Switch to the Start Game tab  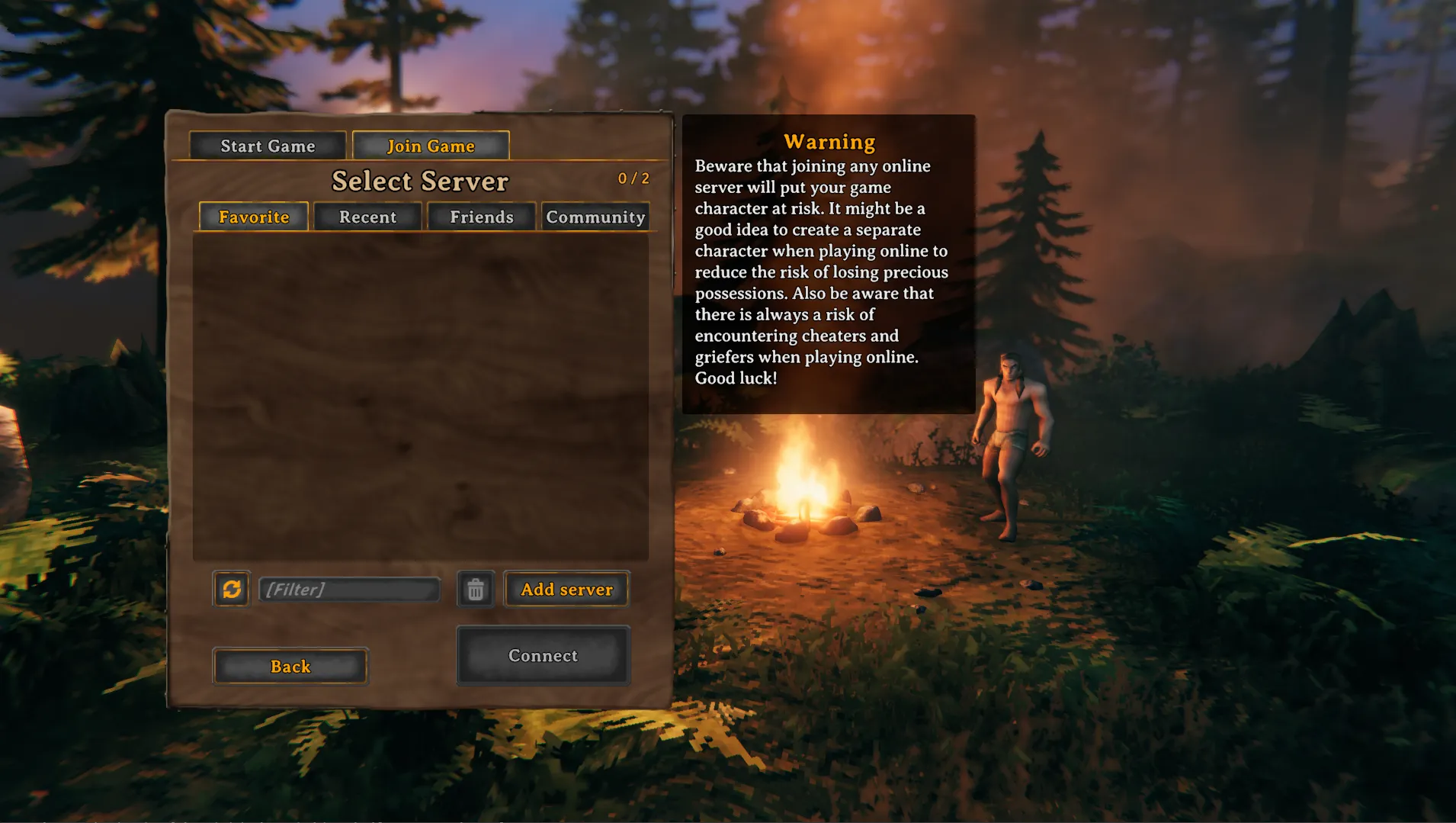tap(268, 145)
